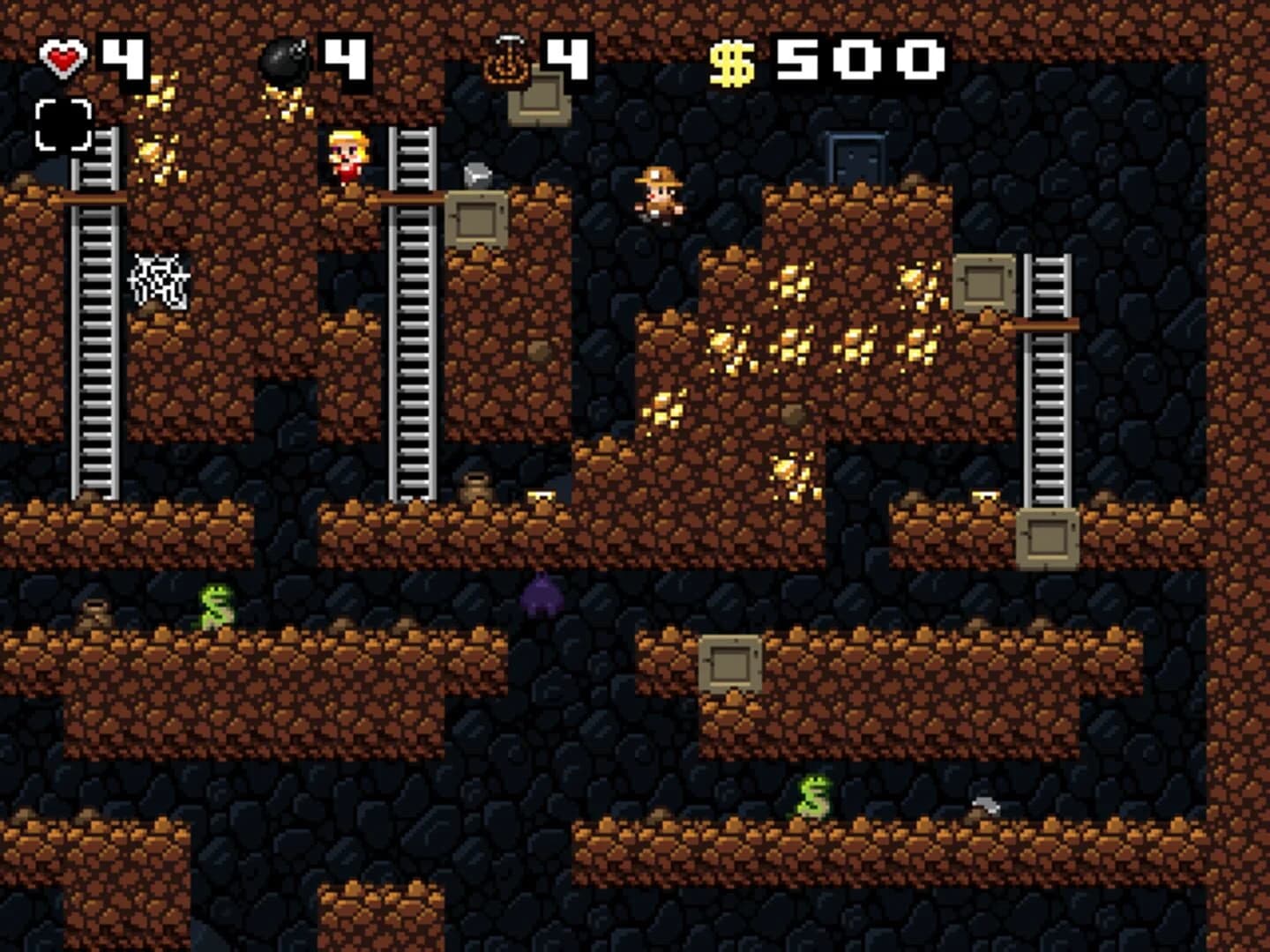Open the crate at the top of the screen

tap(540, 100)
